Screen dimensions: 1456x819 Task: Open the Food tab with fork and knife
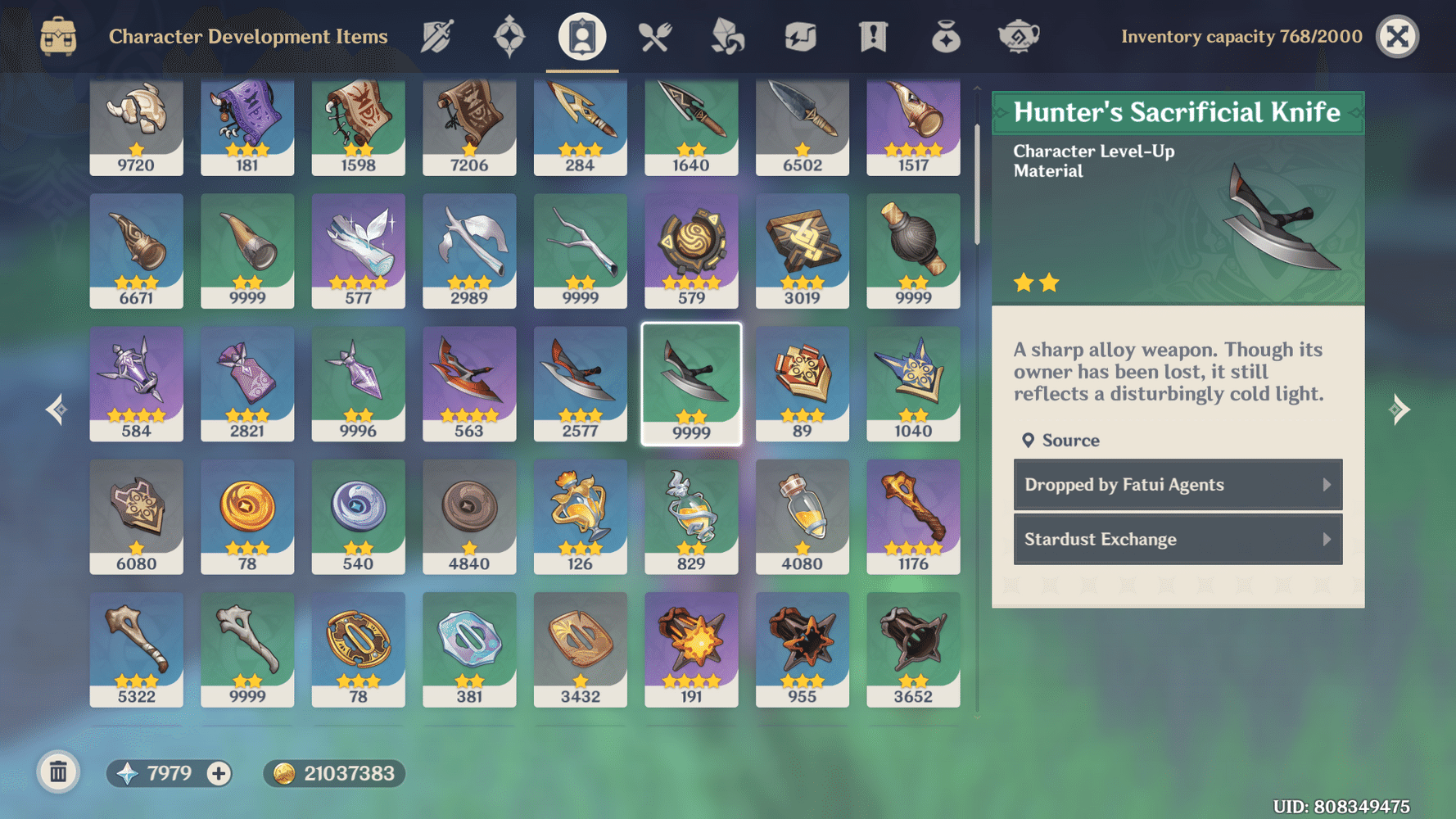point(655,37)
